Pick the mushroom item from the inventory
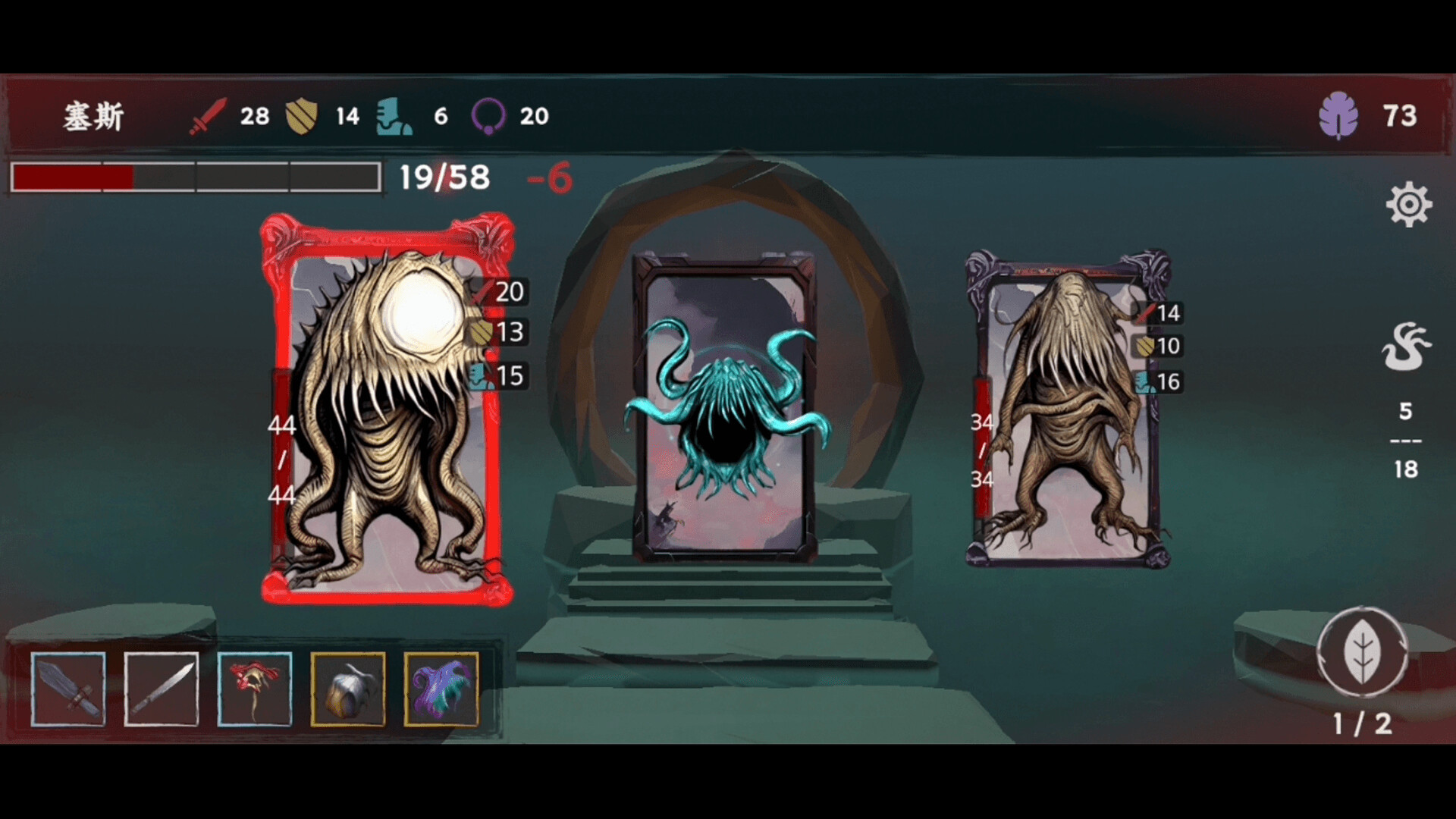This screenshot has height=819, width=1456. [255, 689]
